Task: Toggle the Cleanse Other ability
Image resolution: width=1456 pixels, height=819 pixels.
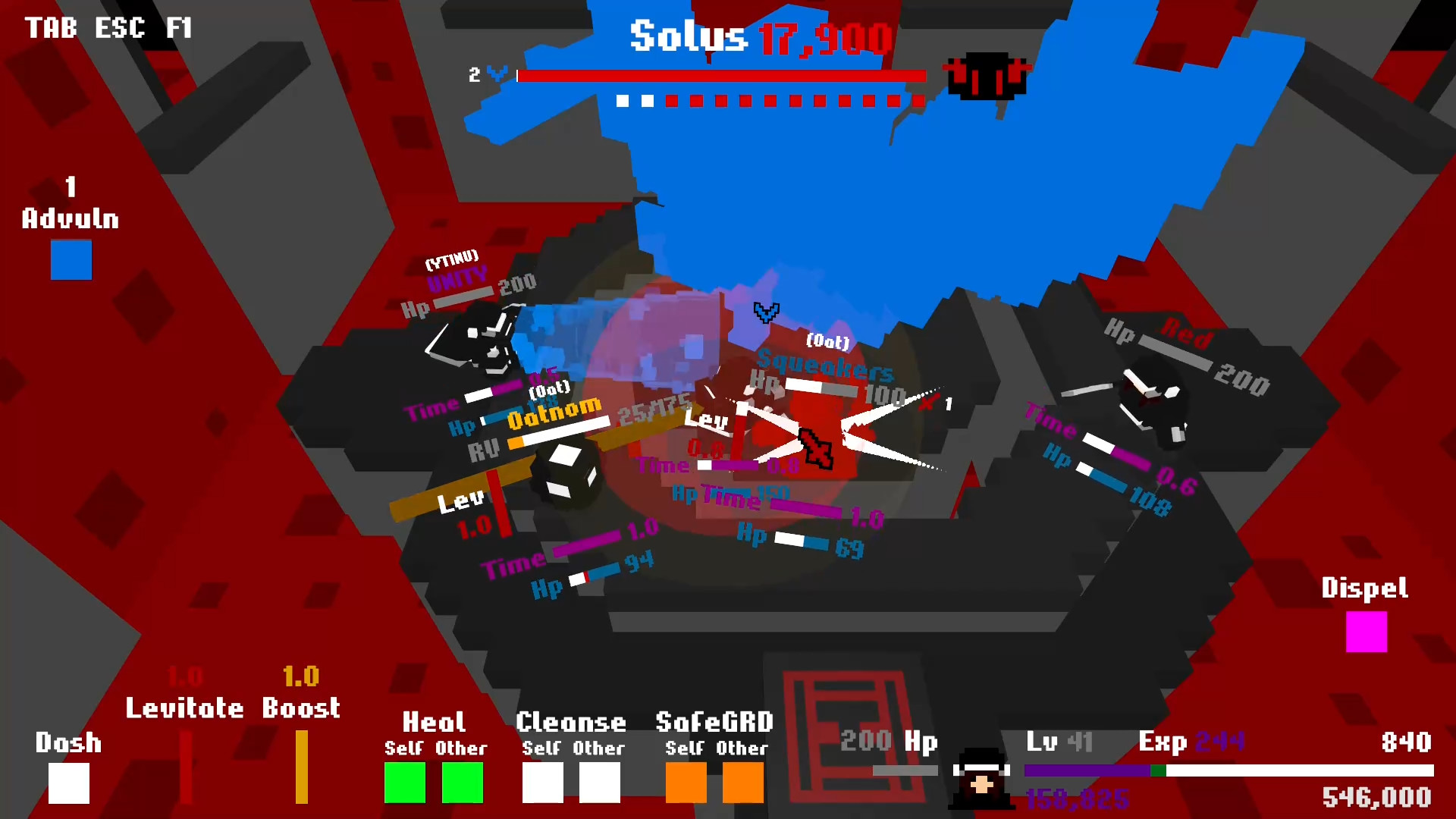Action: (598, 783)
